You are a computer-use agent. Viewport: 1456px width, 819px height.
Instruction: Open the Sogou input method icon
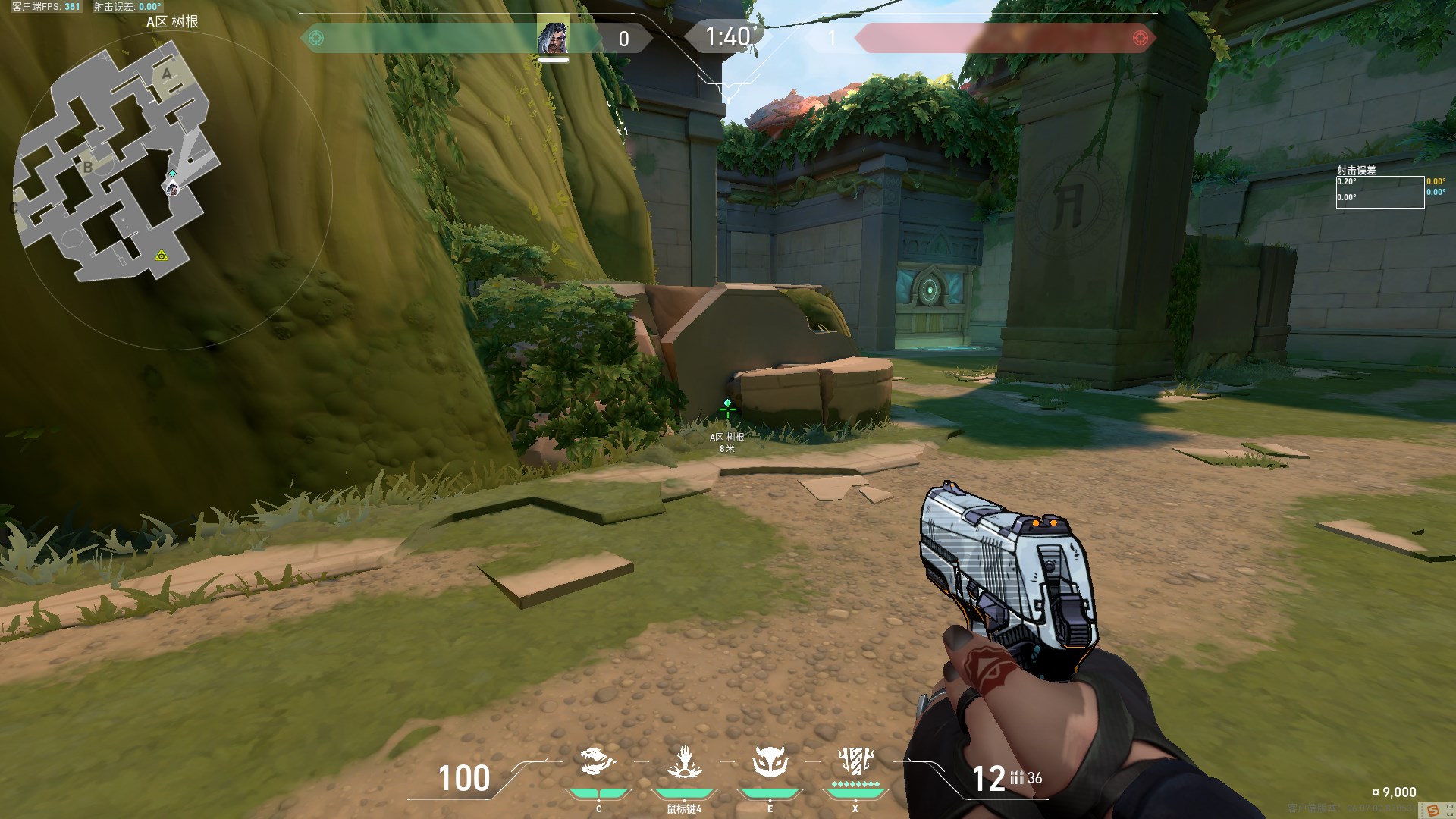[x=1433, y=811]
